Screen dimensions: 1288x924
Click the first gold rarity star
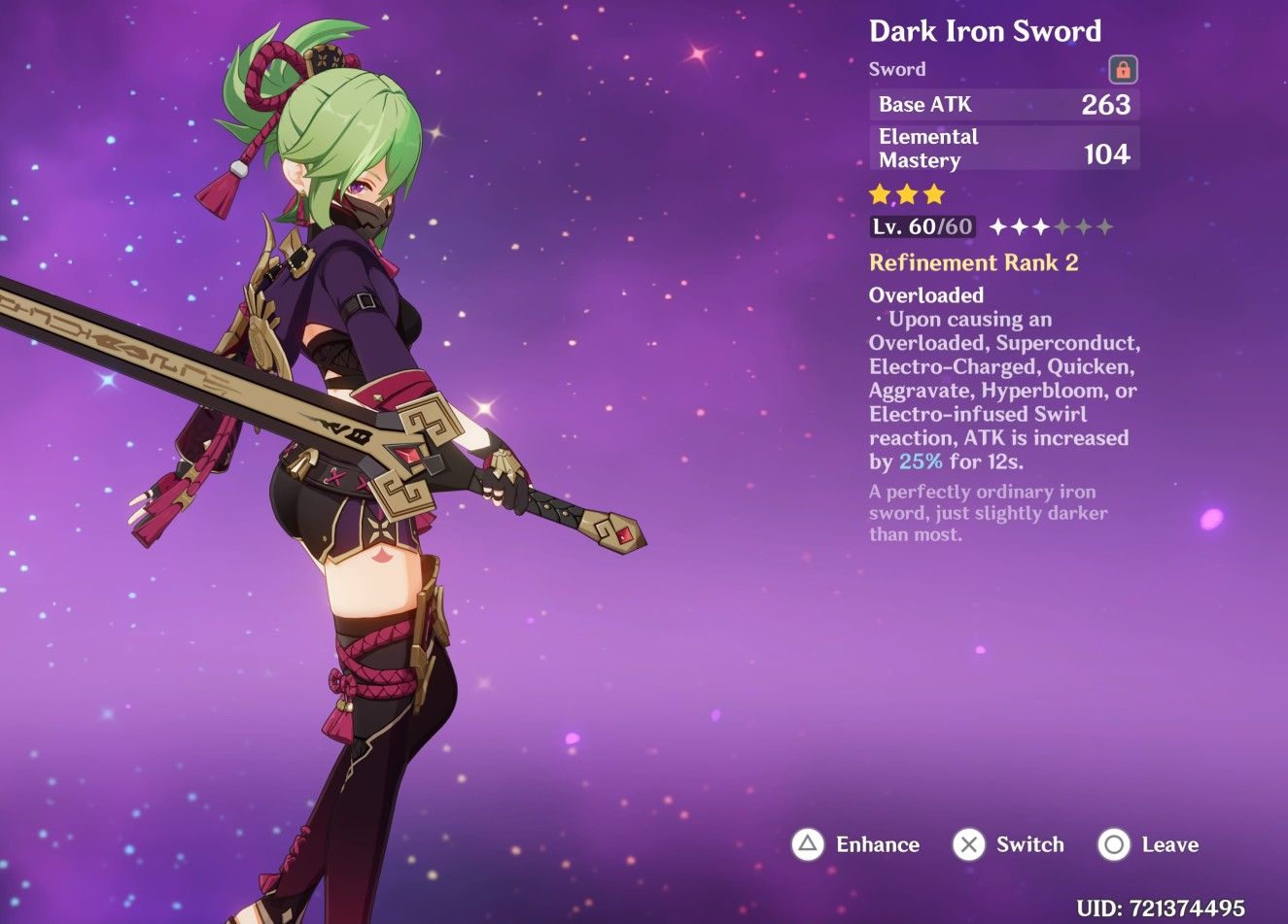point(879,194)
